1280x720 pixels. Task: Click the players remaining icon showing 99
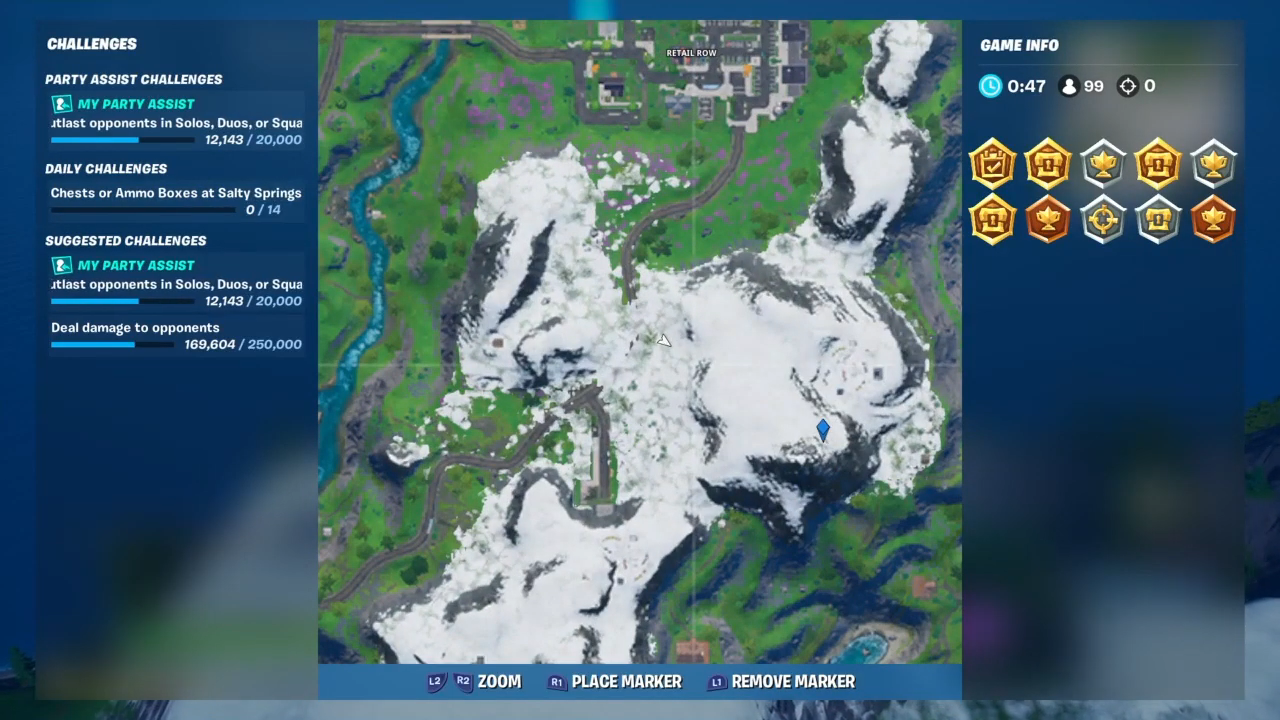pos(1069,86)
